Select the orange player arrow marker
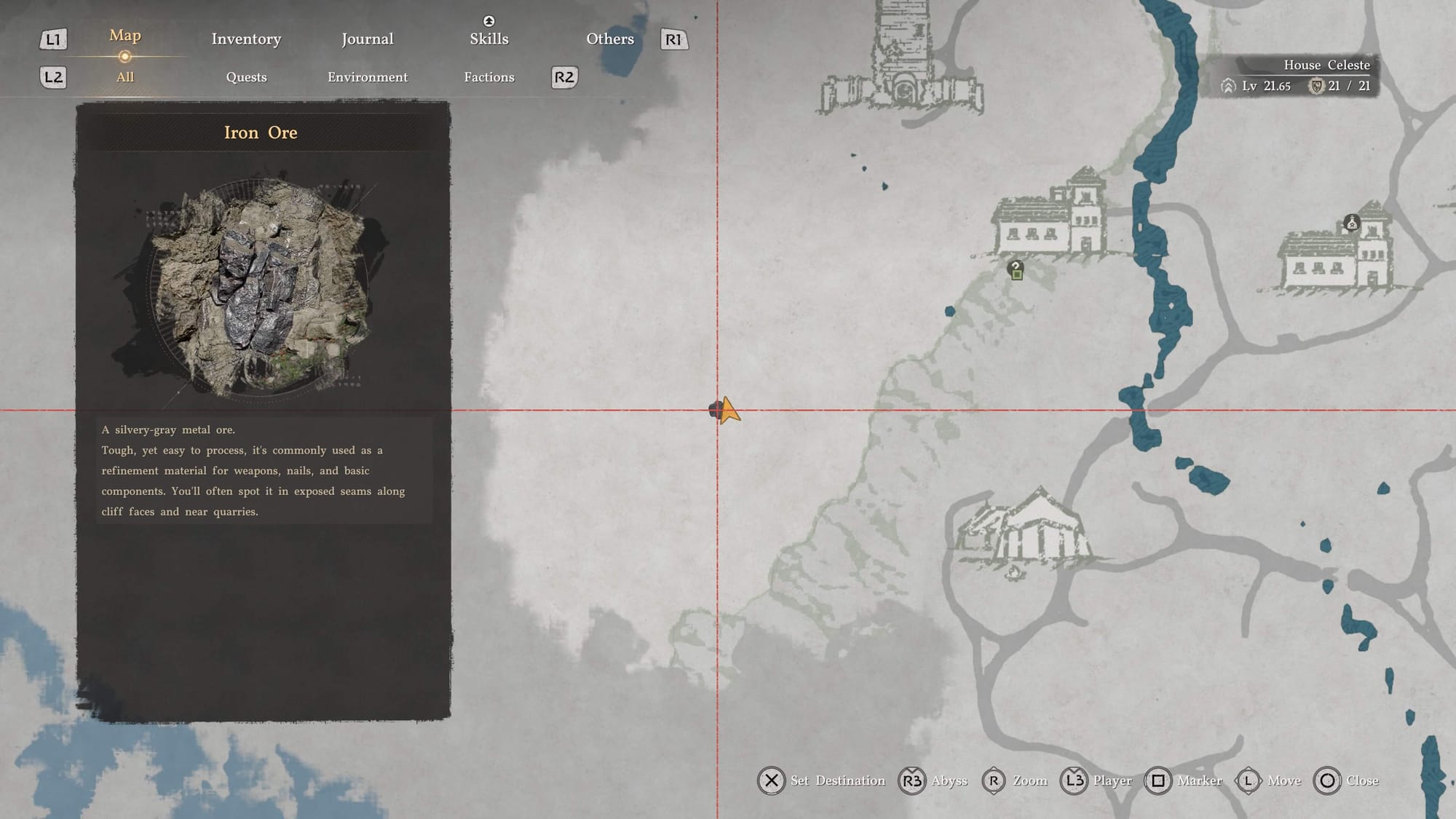This screenshot has width=1456, height=819. (729, 411)
